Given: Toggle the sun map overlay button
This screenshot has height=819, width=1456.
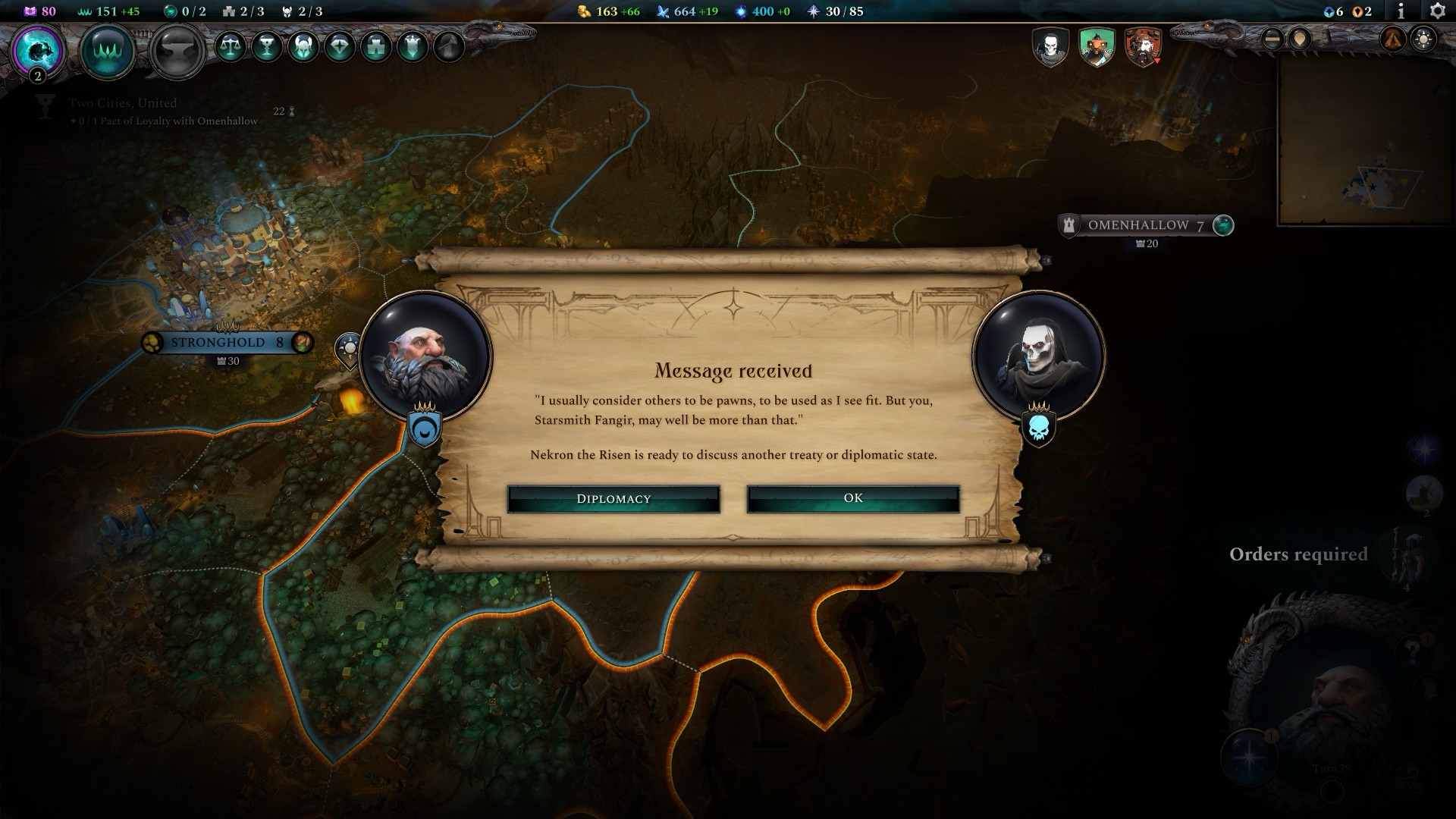Looking at the screenshot, I should [1423, 39].
